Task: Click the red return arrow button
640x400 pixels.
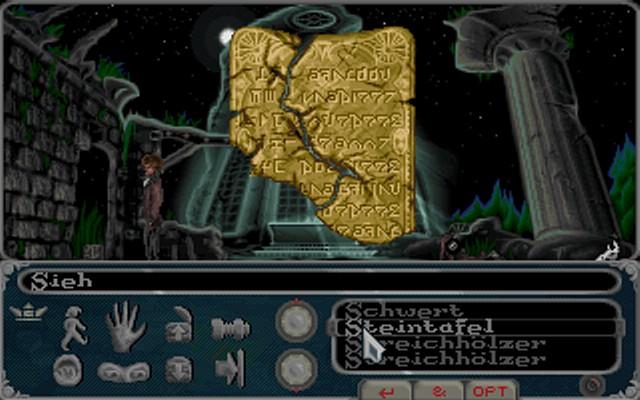Action: coord(388,390)
